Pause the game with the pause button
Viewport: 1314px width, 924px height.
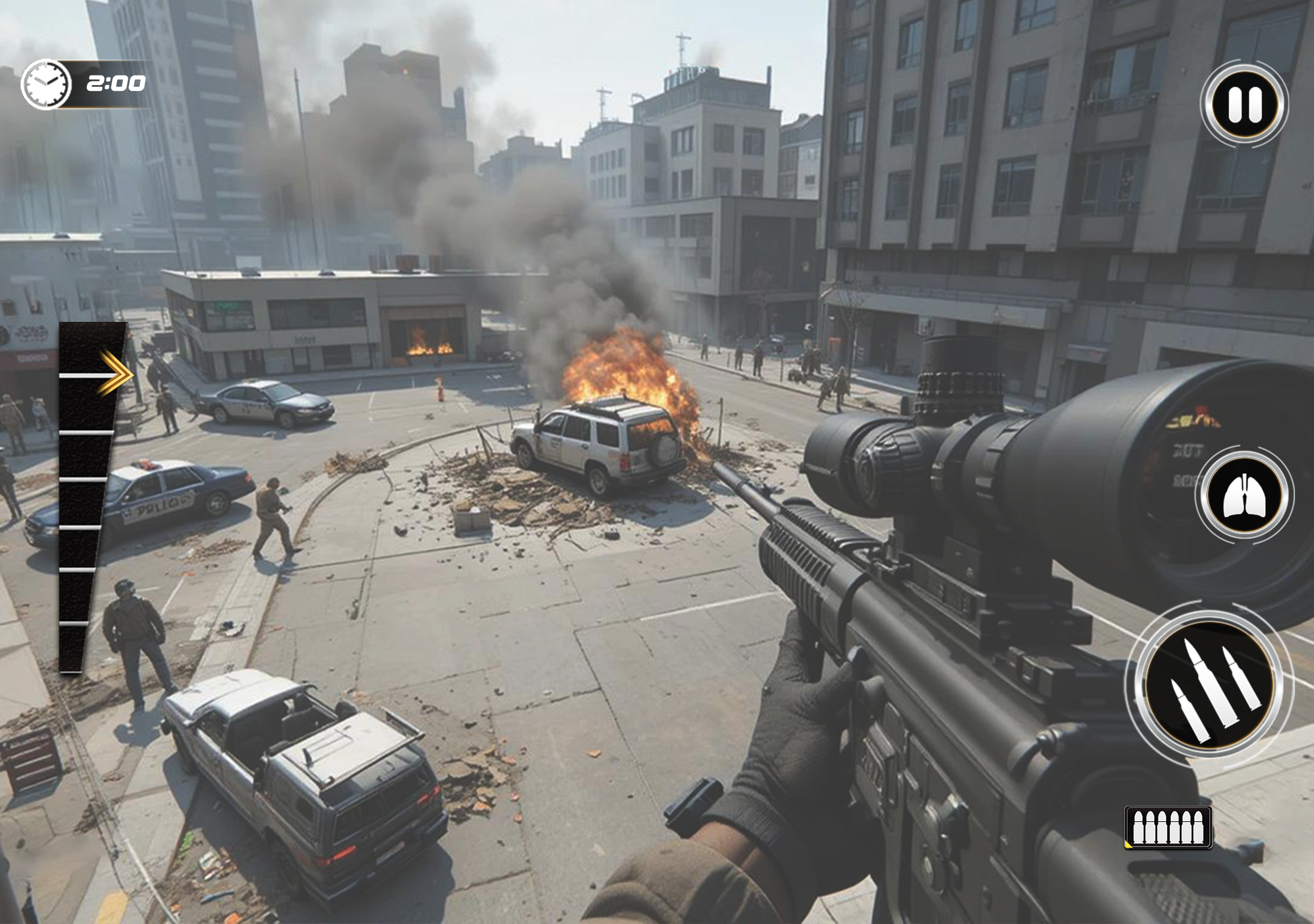(x=1244, y=104)
